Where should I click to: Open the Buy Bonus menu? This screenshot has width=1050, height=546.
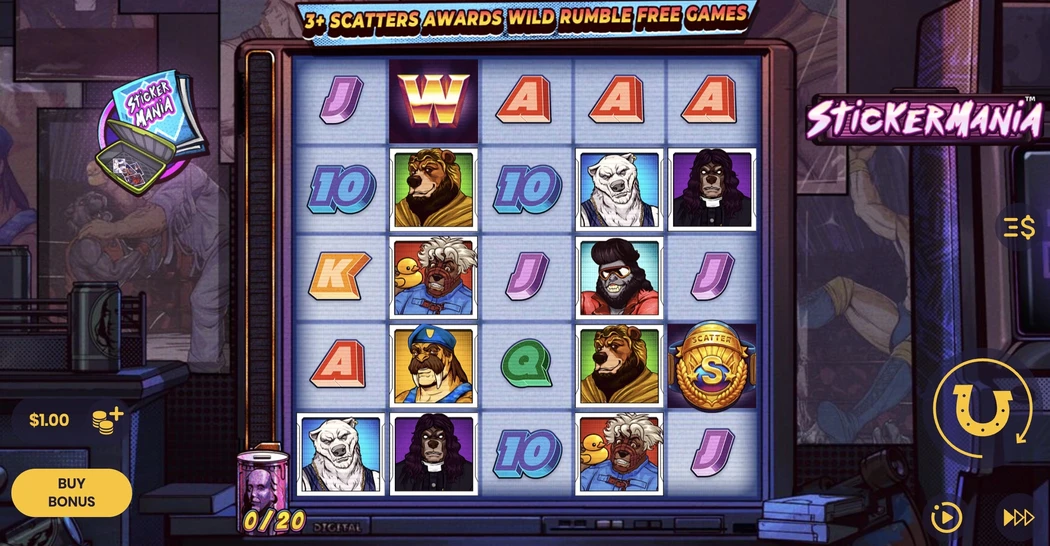71,492
